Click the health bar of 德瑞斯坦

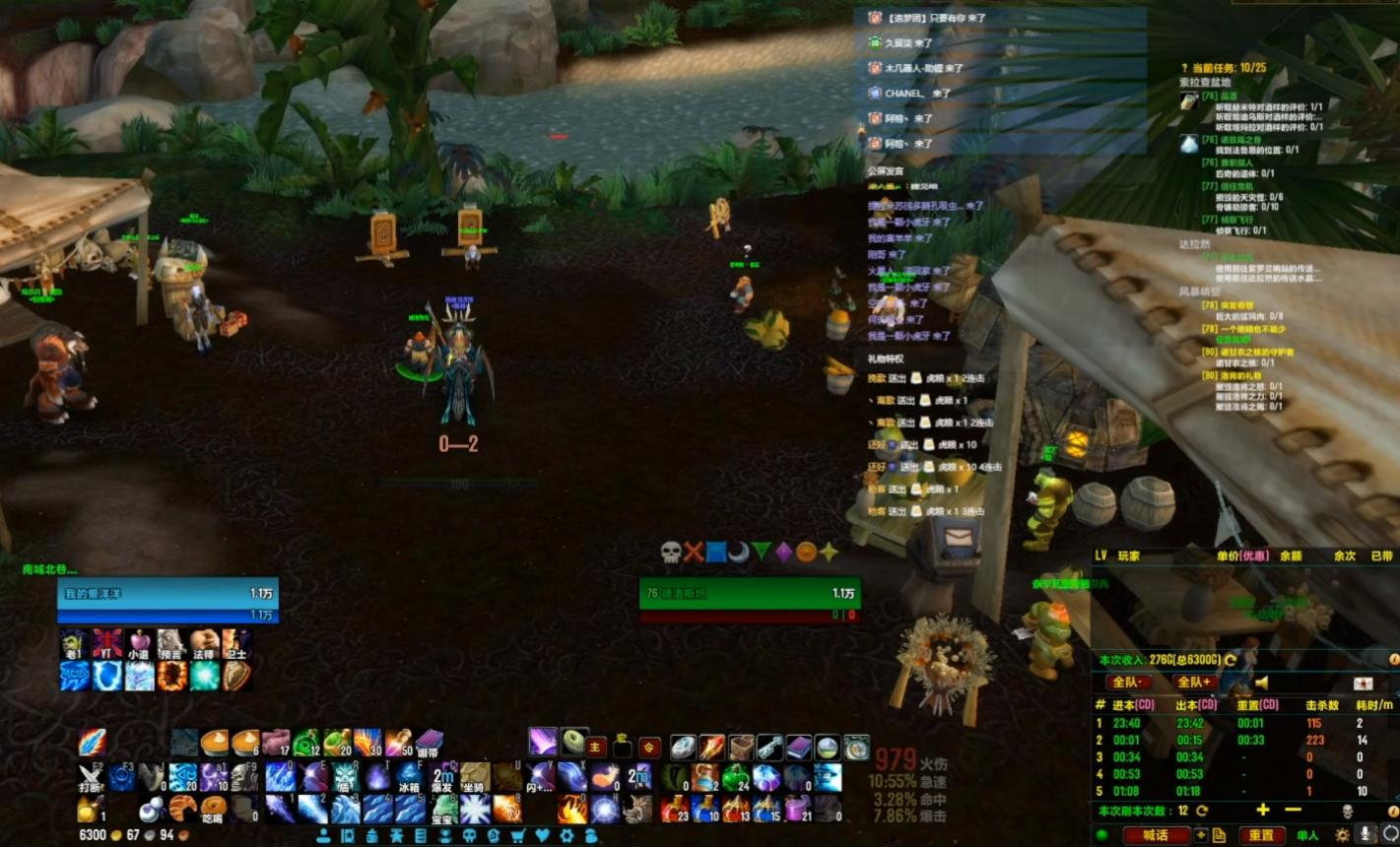(x=749, y=594)
